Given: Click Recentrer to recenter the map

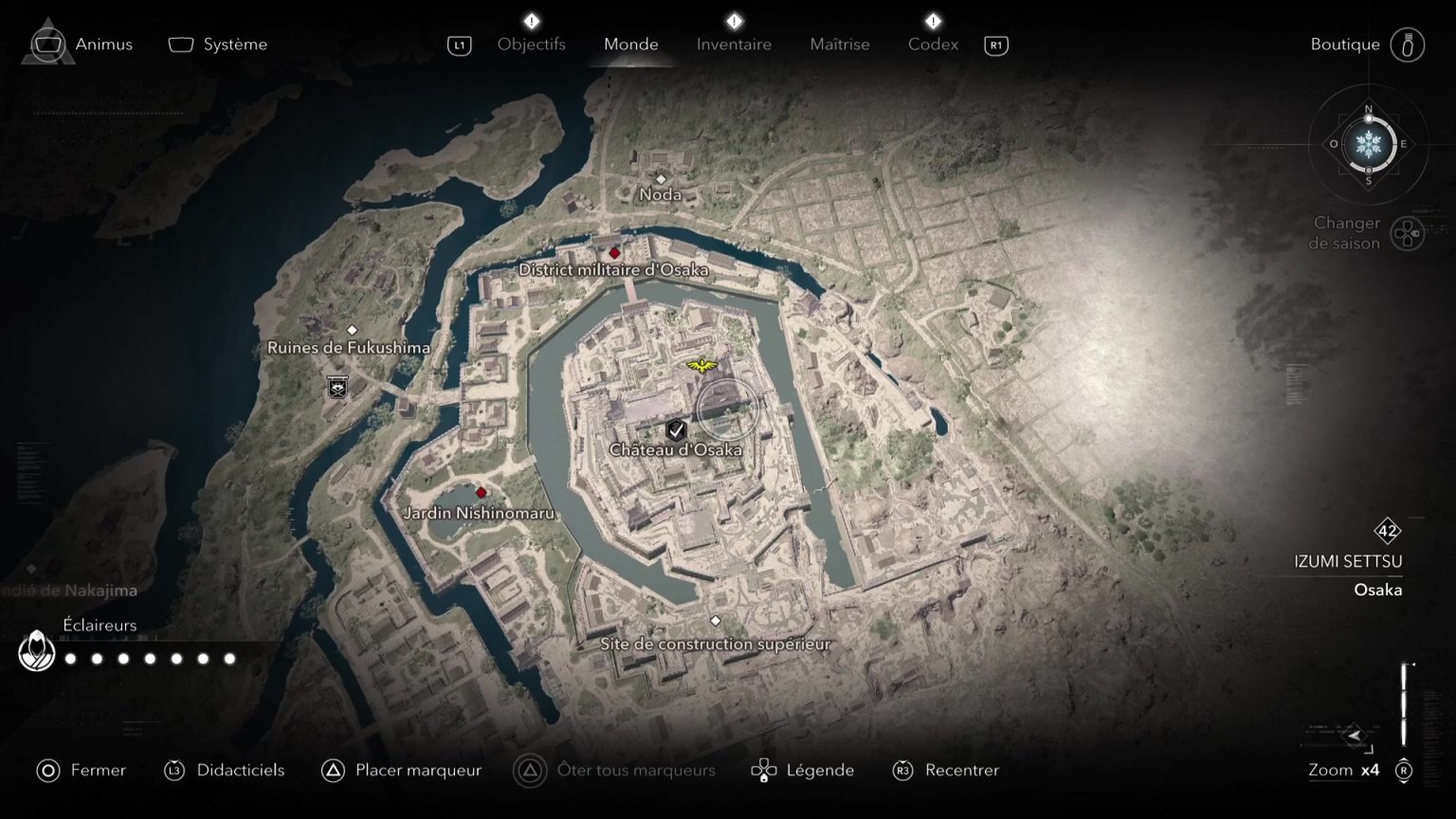Looking at the screenshot, I should point(961,770).
